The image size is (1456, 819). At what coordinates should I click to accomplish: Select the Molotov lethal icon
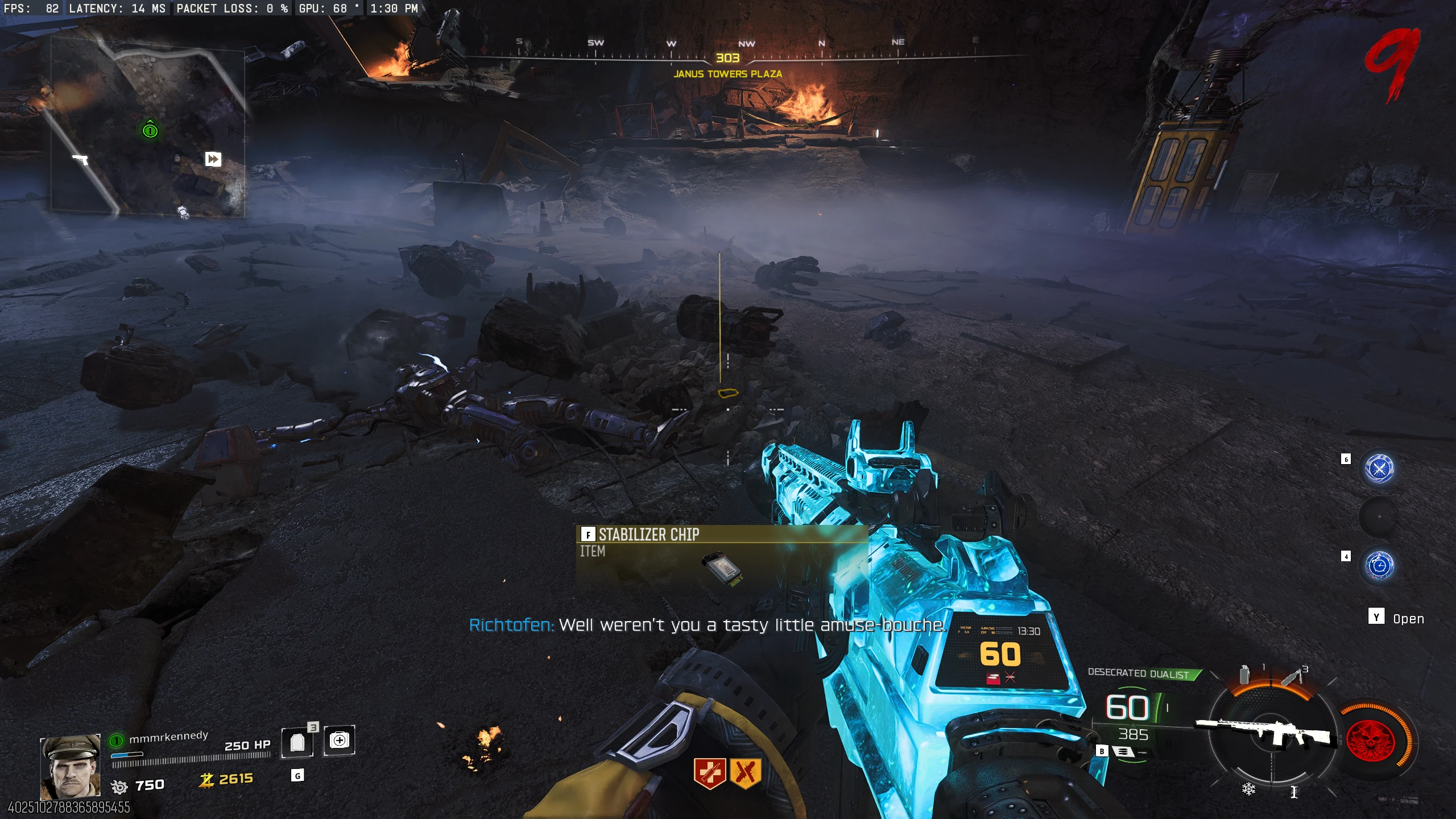click(x=1292, y=677)
